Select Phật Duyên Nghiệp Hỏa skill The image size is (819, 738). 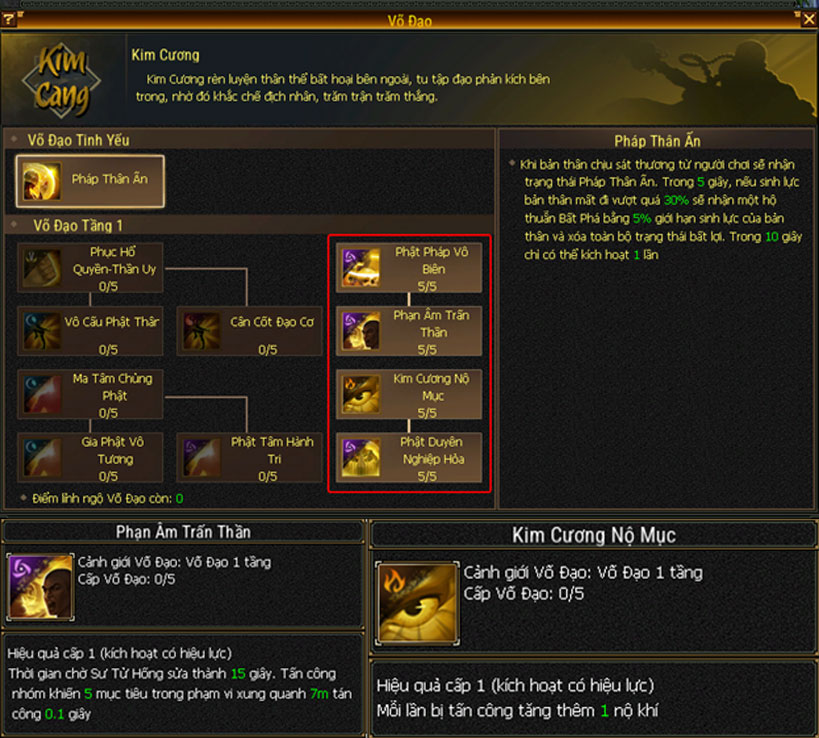point(409,458)
